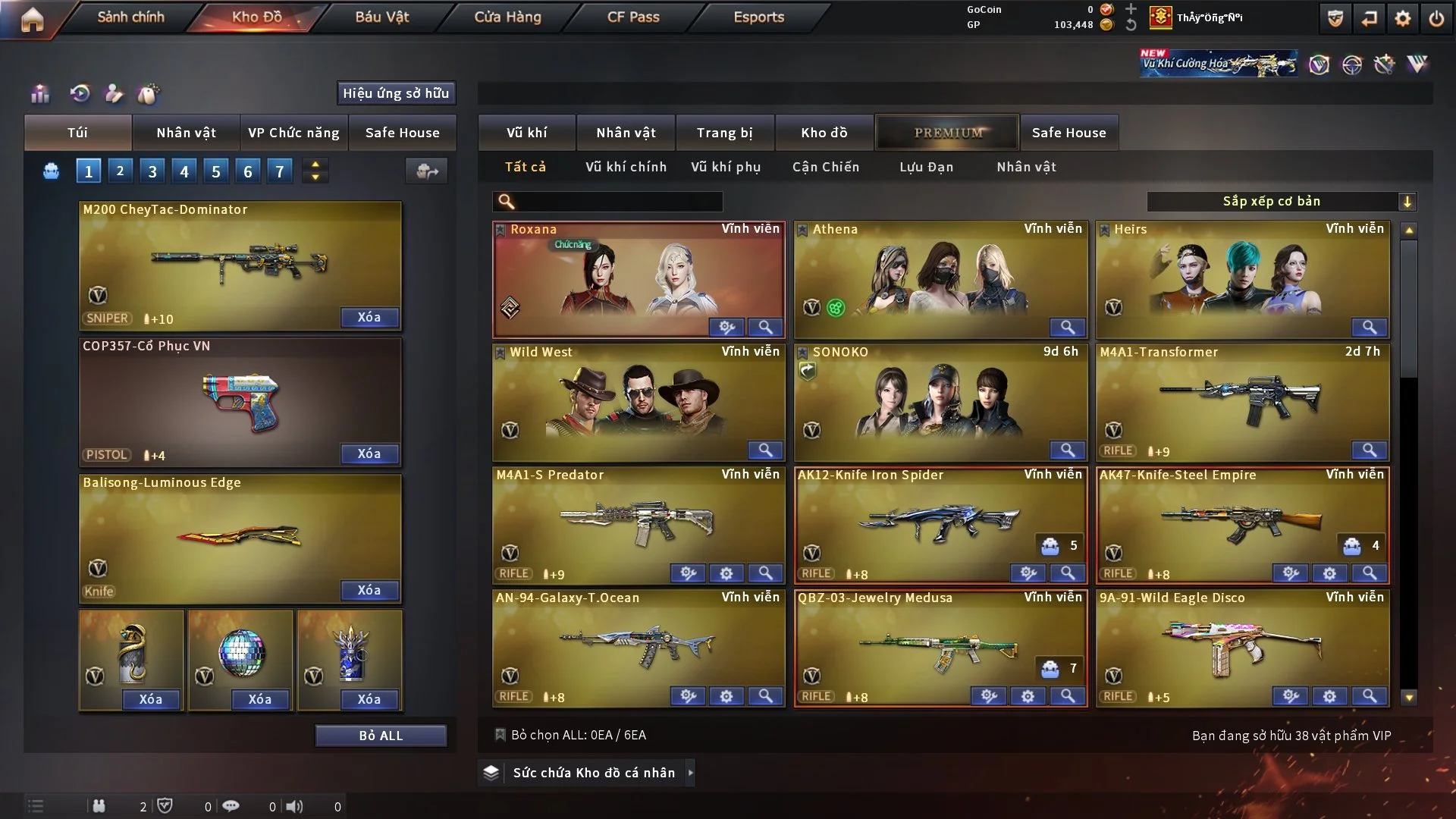
Task: Open the Báu Vật menu
Action: (x=381, y=17)
